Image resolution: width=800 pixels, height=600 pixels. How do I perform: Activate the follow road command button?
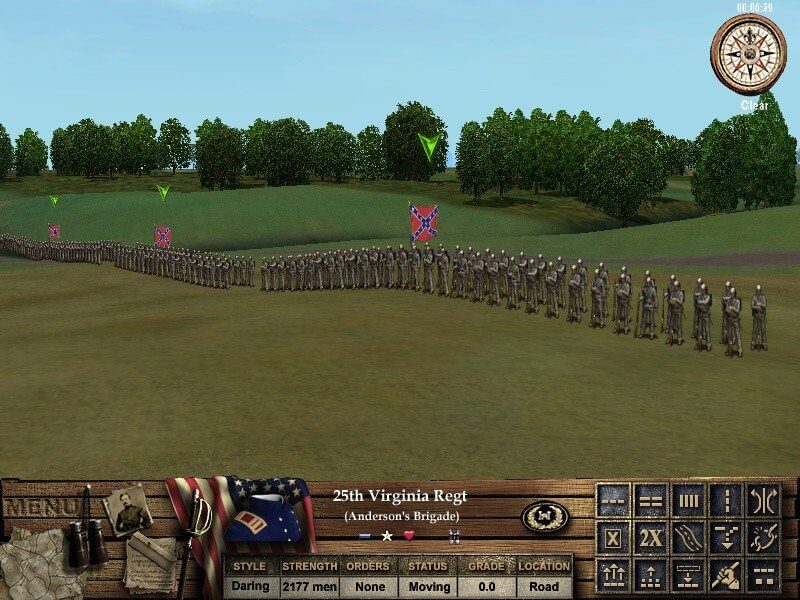(x=689, y=538)
